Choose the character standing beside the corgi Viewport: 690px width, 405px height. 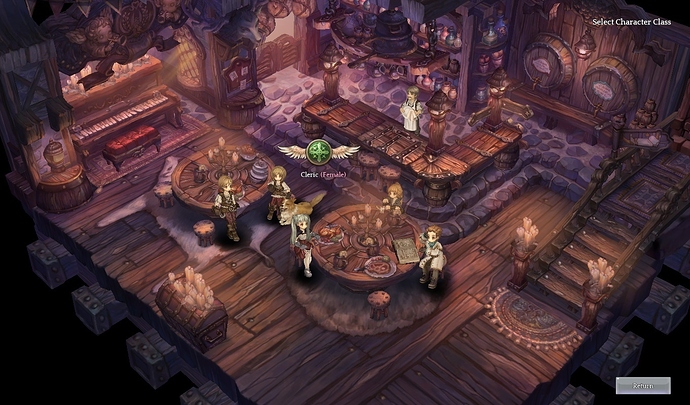pyautogui.click(x=275, y=193)
